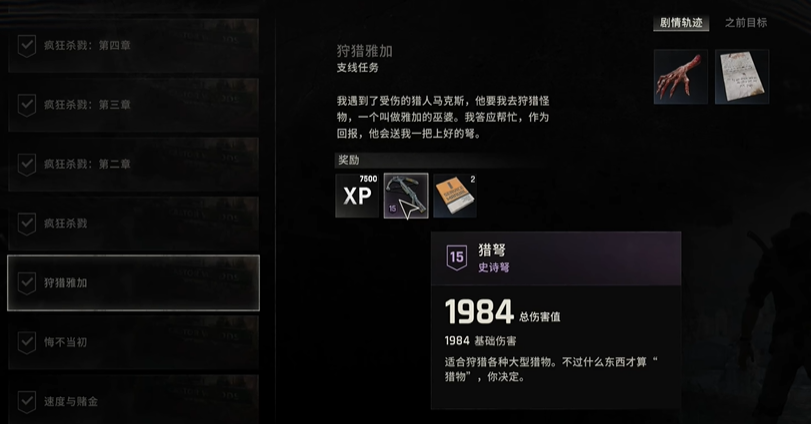Select the 狩猎雅加 side quest row
Image resolution: width=811 pixels, height=424 pixels.
[x=133, y=283]
